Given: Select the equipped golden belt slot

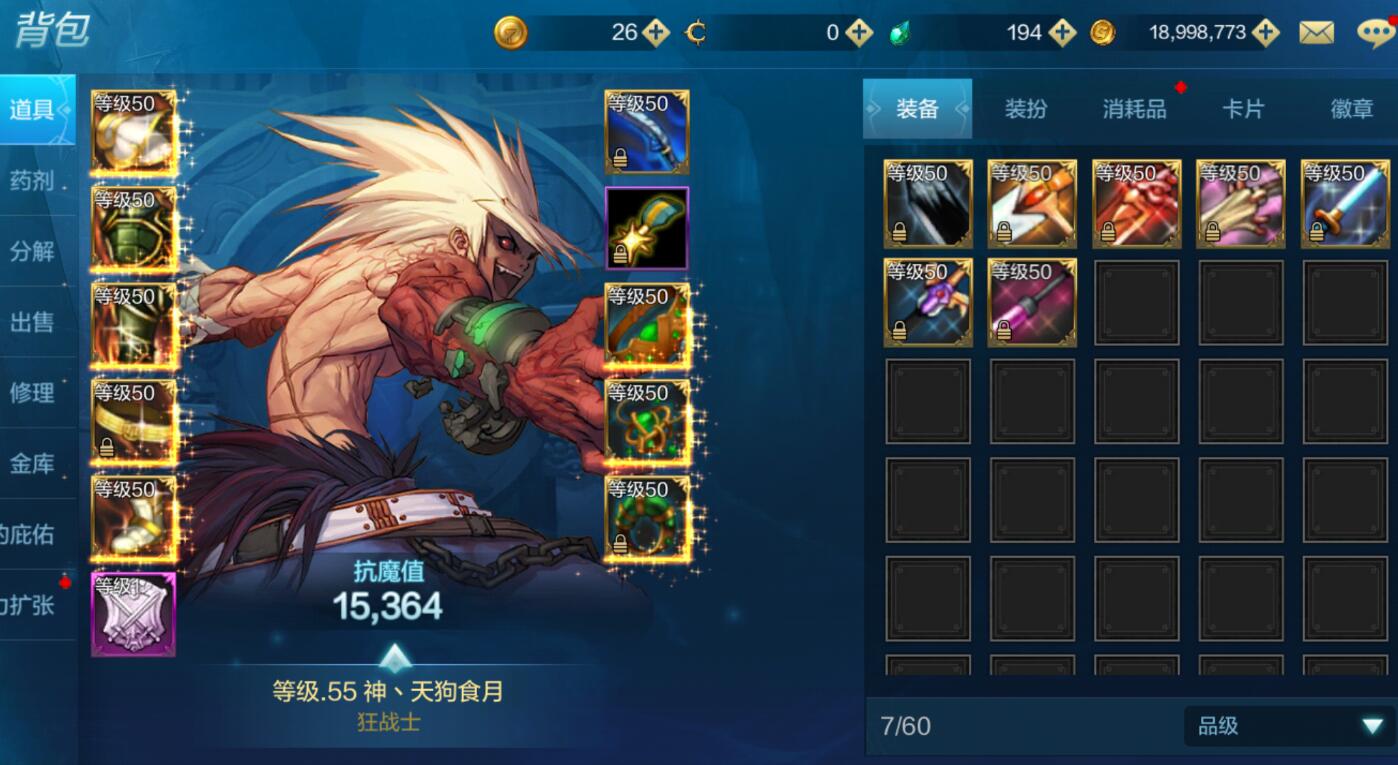Looking at the screenshot, I should click(x=133, y=420).
